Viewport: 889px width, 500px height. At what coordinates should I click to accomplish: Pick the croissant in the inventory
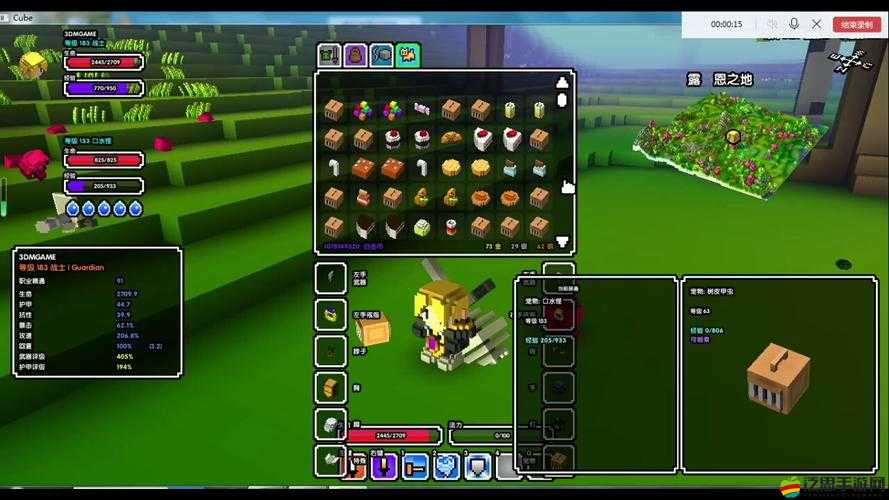[x=451, y=138]
